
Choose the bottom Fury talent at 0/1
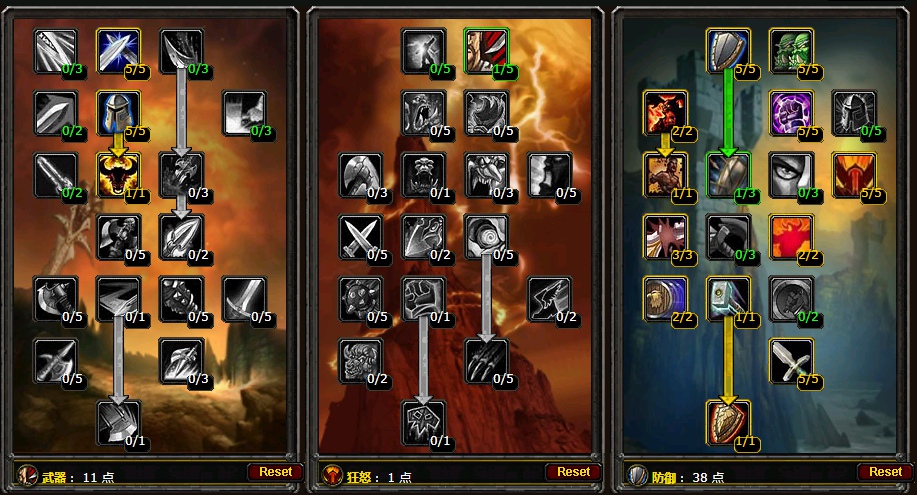pyautogui.click(x=424, y=423)
